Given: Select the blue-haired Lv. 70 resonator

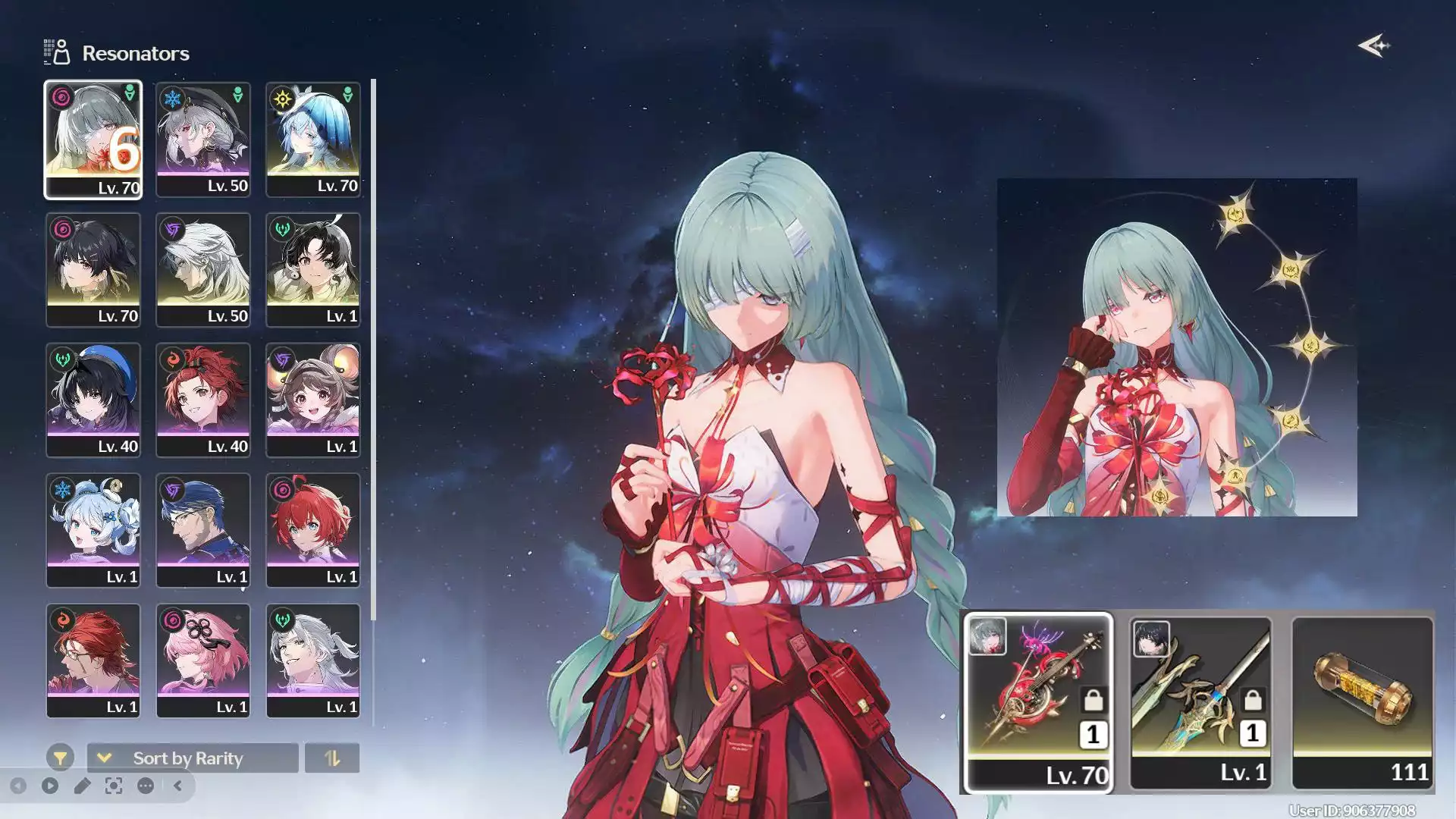Looking at the screenshot, I should tap(312, 140).
